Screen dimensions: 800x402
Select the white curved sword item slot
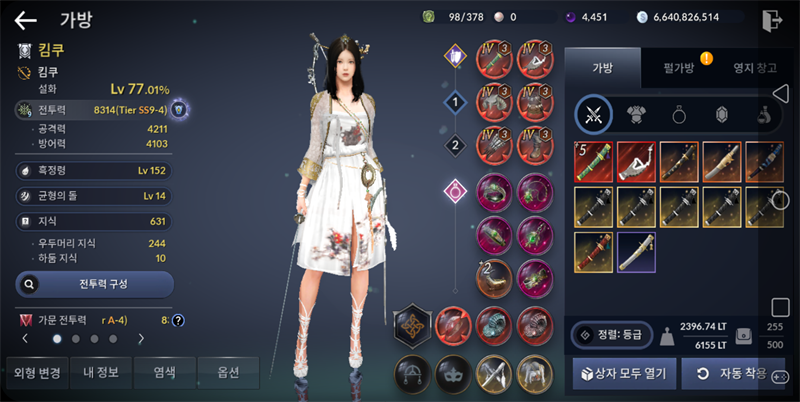pos(637,252)
